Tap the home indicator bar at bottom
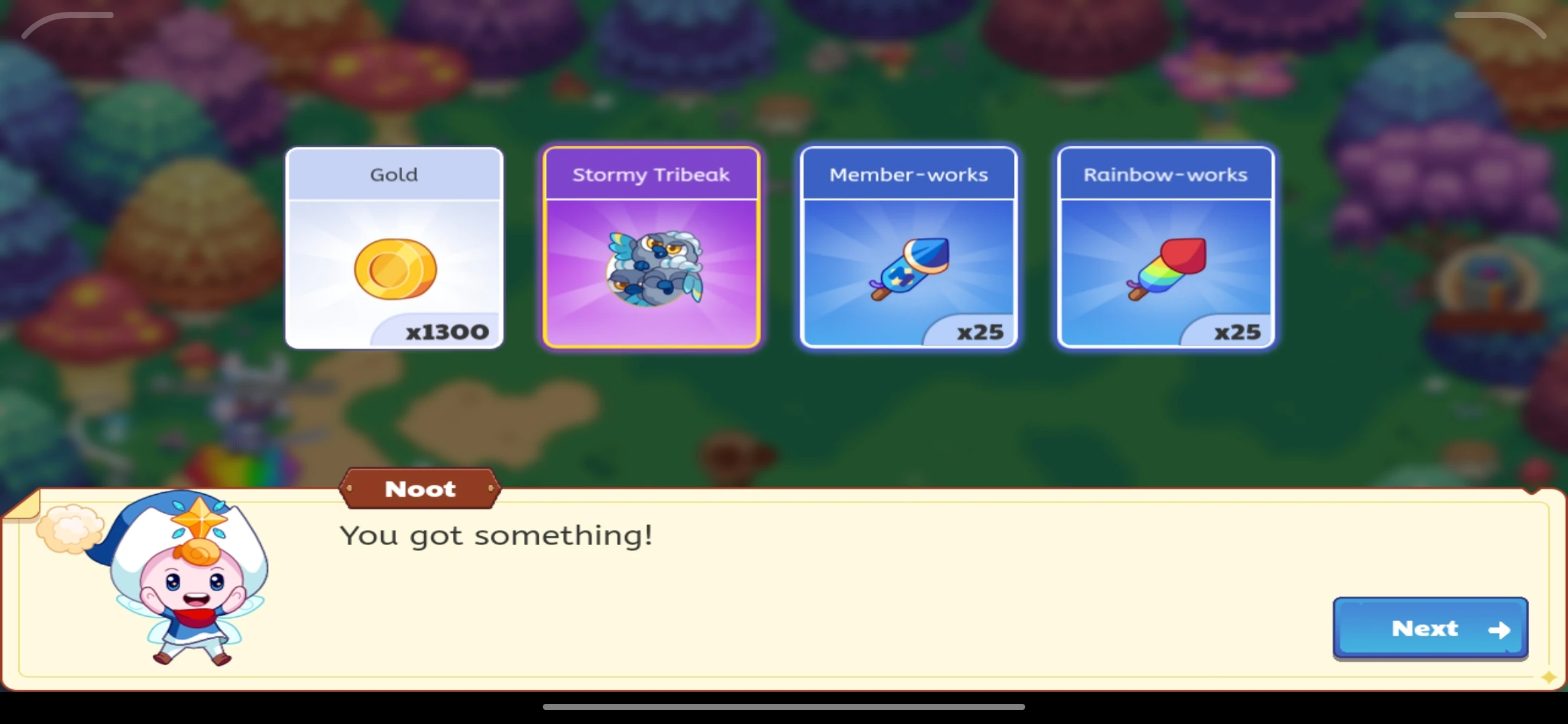The image size is (1568, 724). [784, 706]
